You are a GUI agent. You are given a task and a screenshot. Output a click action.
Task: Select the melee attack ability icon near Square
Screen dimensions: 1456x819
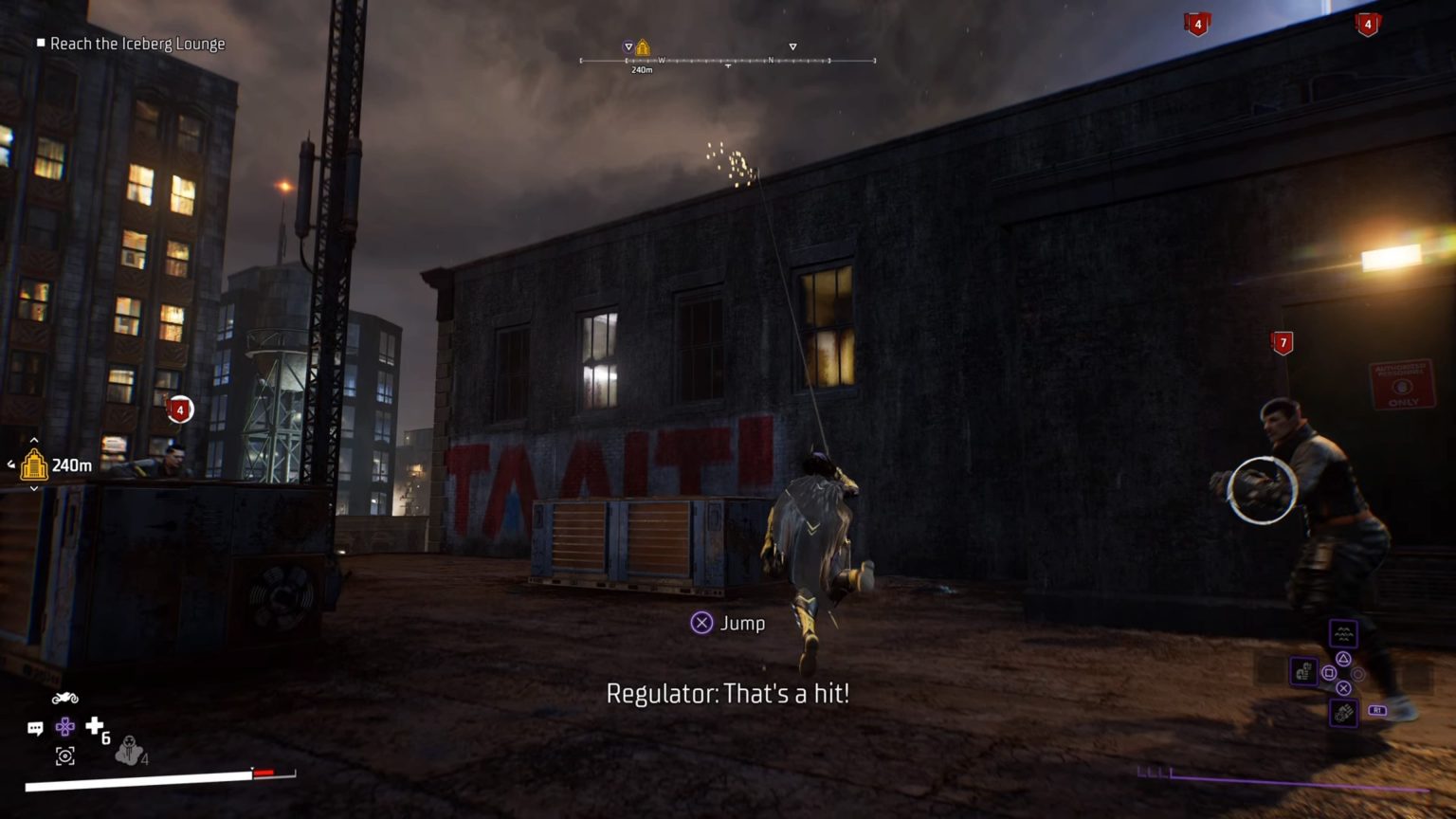click(1304, 671)
